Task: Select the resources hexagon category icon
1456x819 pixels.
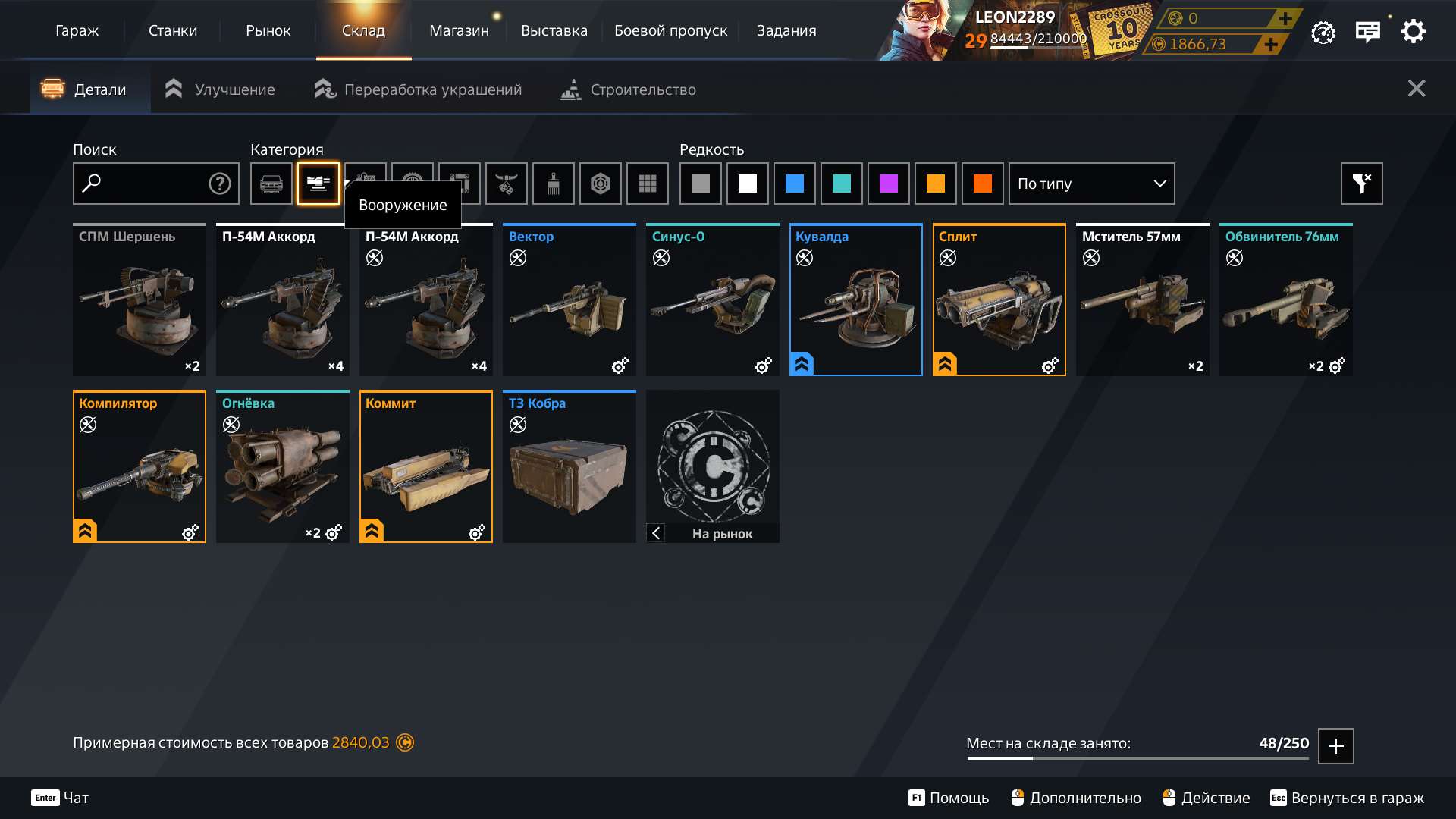Action: 600,184
